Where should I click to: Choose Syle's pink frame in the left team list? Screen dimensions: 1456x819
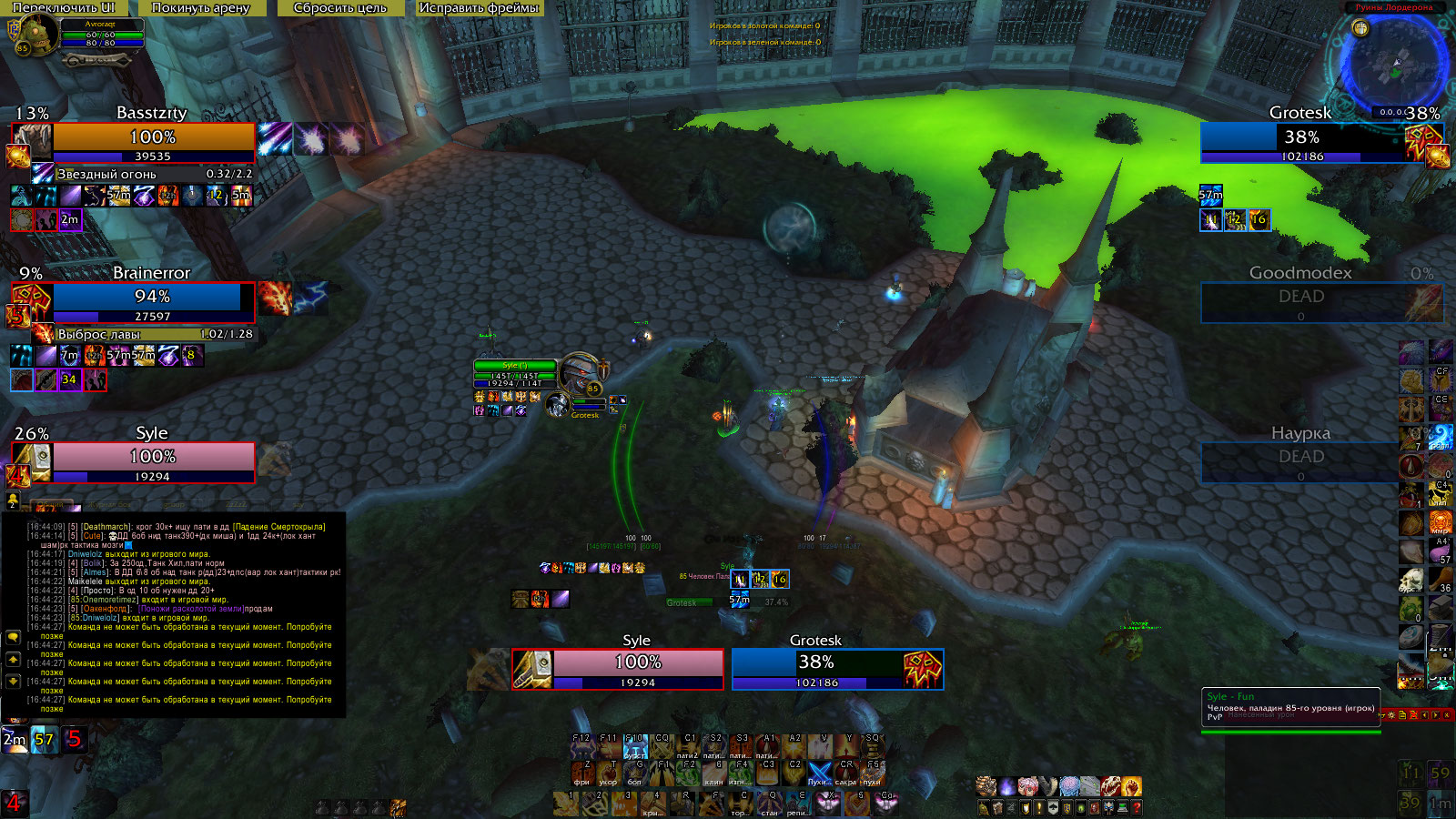153,458
